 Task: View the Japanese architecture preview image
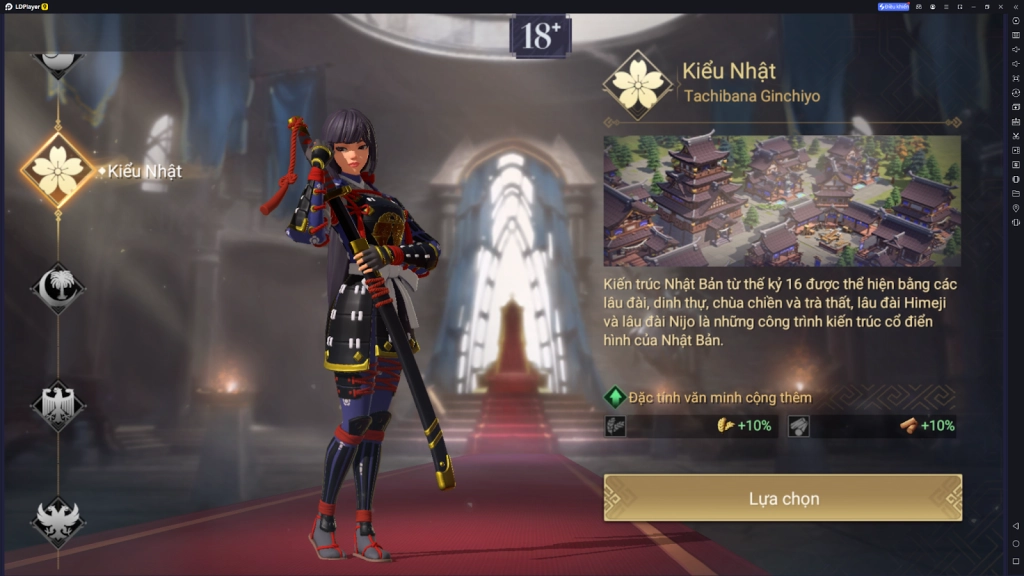coord(781,201)
